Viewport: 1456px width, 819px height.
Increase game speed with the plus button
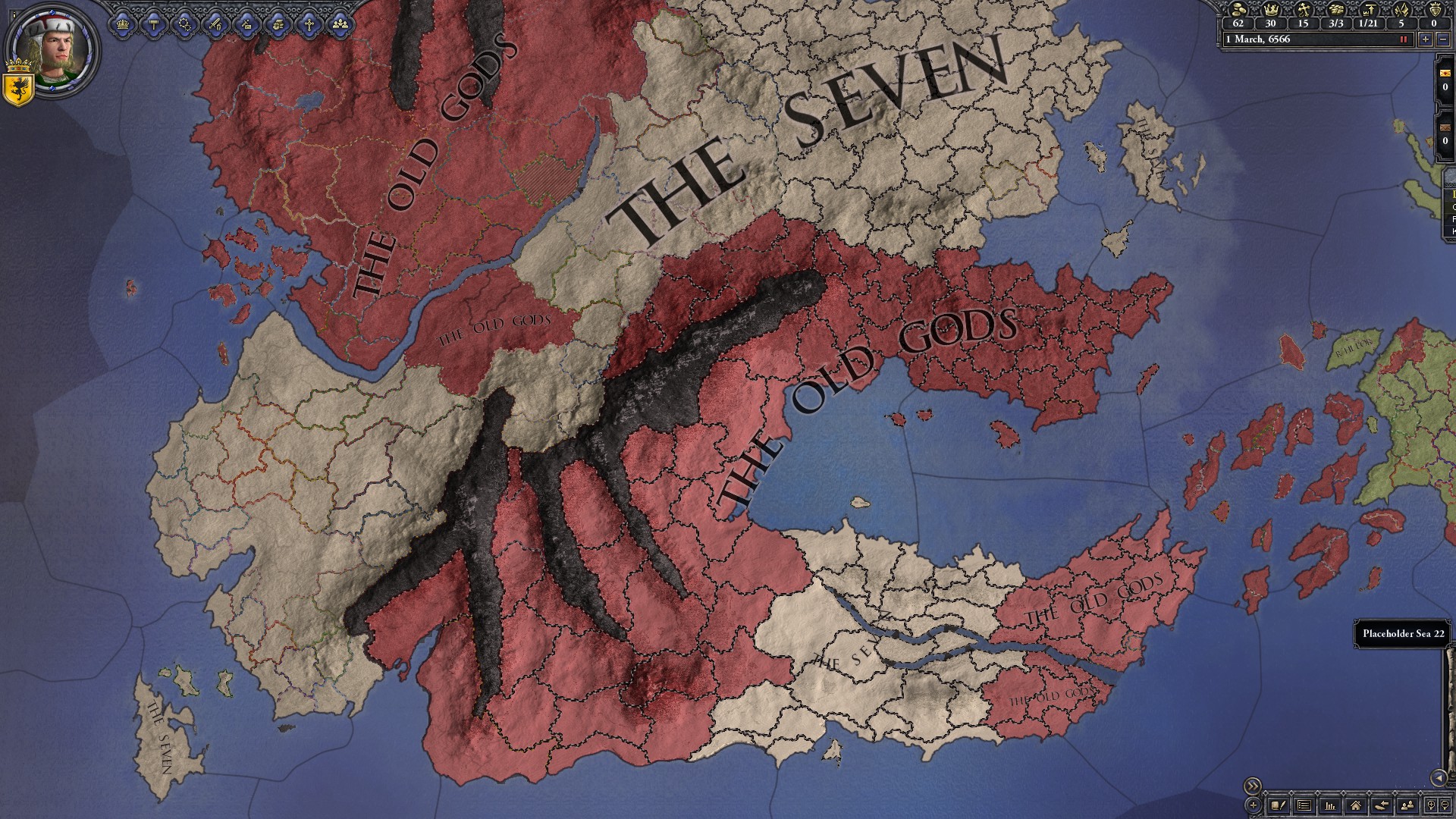click(x=1424, y=40)
